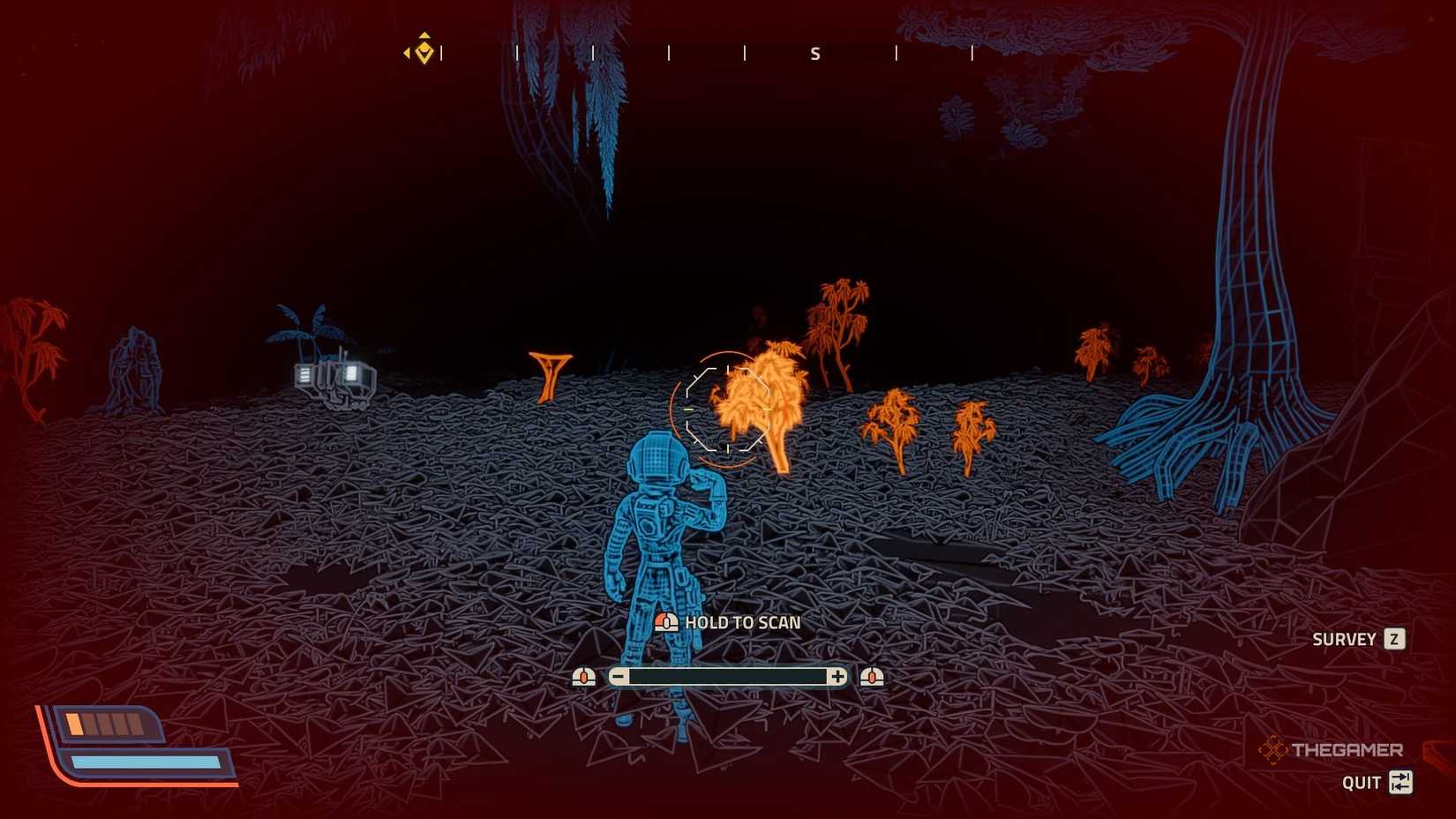The width and height of the screenshot is (1456, 819).
Task: Click the parked rover on the left hillside
Action: 334,378
